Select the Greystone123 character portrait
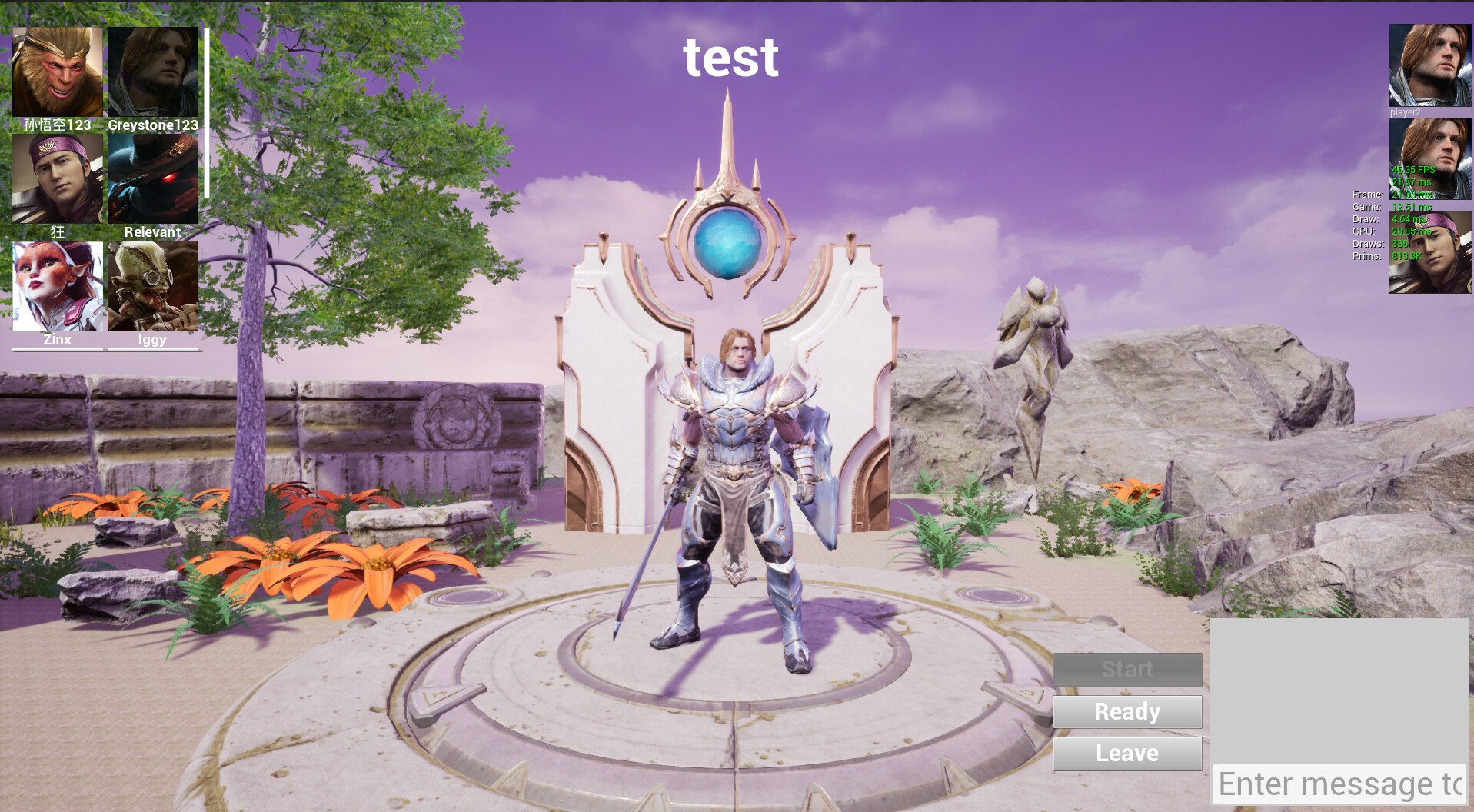The height and width of the screenshot is (812, 1474). (x=152, y=71)
